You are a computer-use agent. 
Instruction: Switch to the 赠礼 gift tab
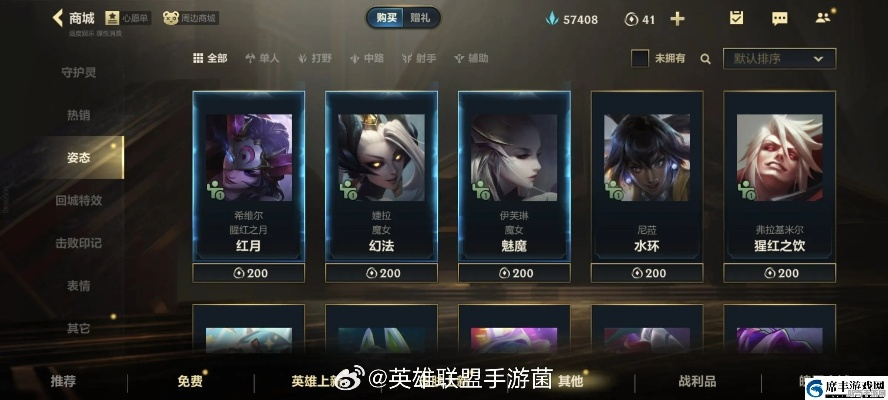[421, 18]
